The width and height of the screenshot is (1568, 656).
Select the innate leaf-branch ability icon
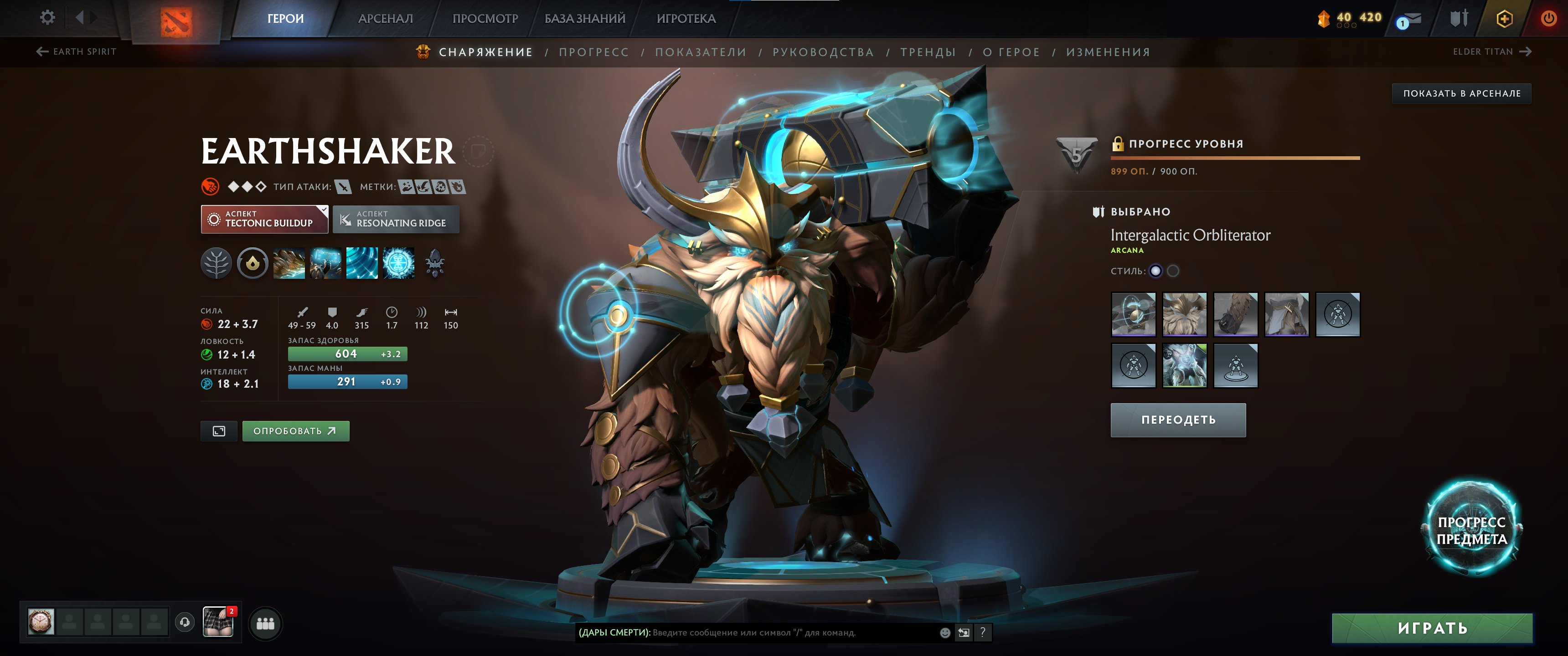pos(216,264)
